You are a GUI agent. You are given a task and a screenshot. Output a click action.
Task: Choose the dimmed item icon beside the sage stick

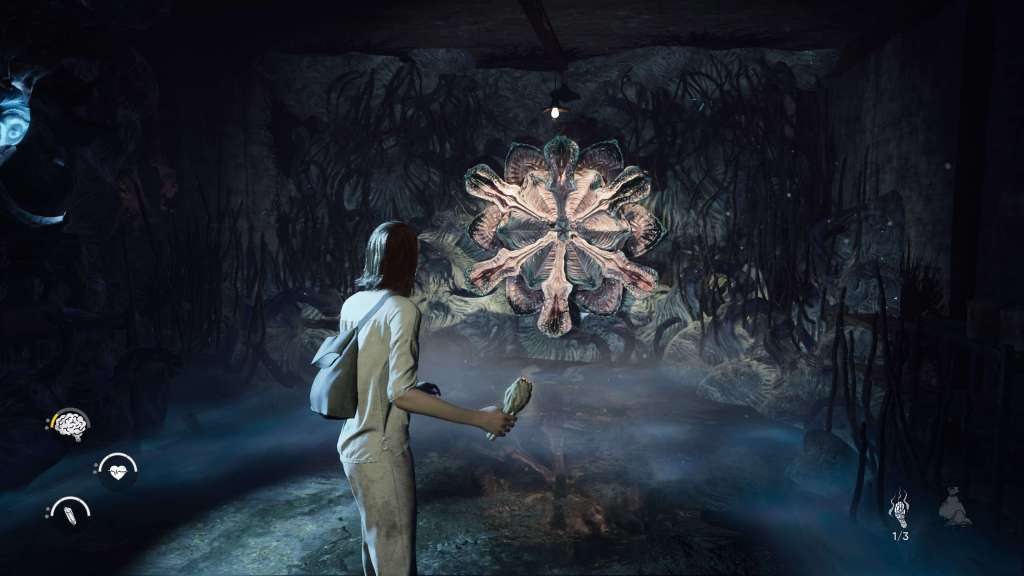(x=955, y=510)
